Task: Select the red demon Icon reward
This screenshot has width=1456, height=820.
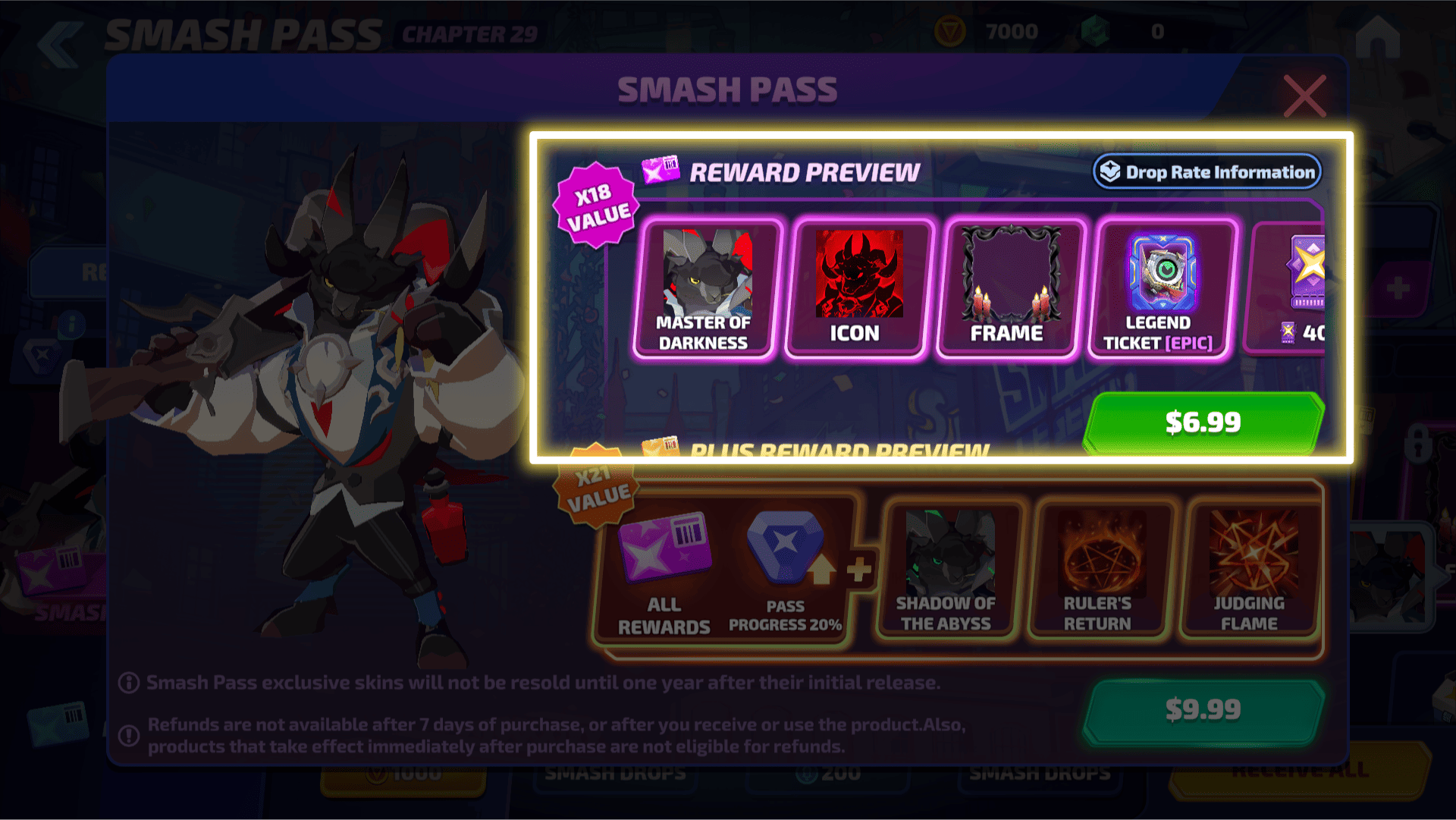Action: click(857, 289)
